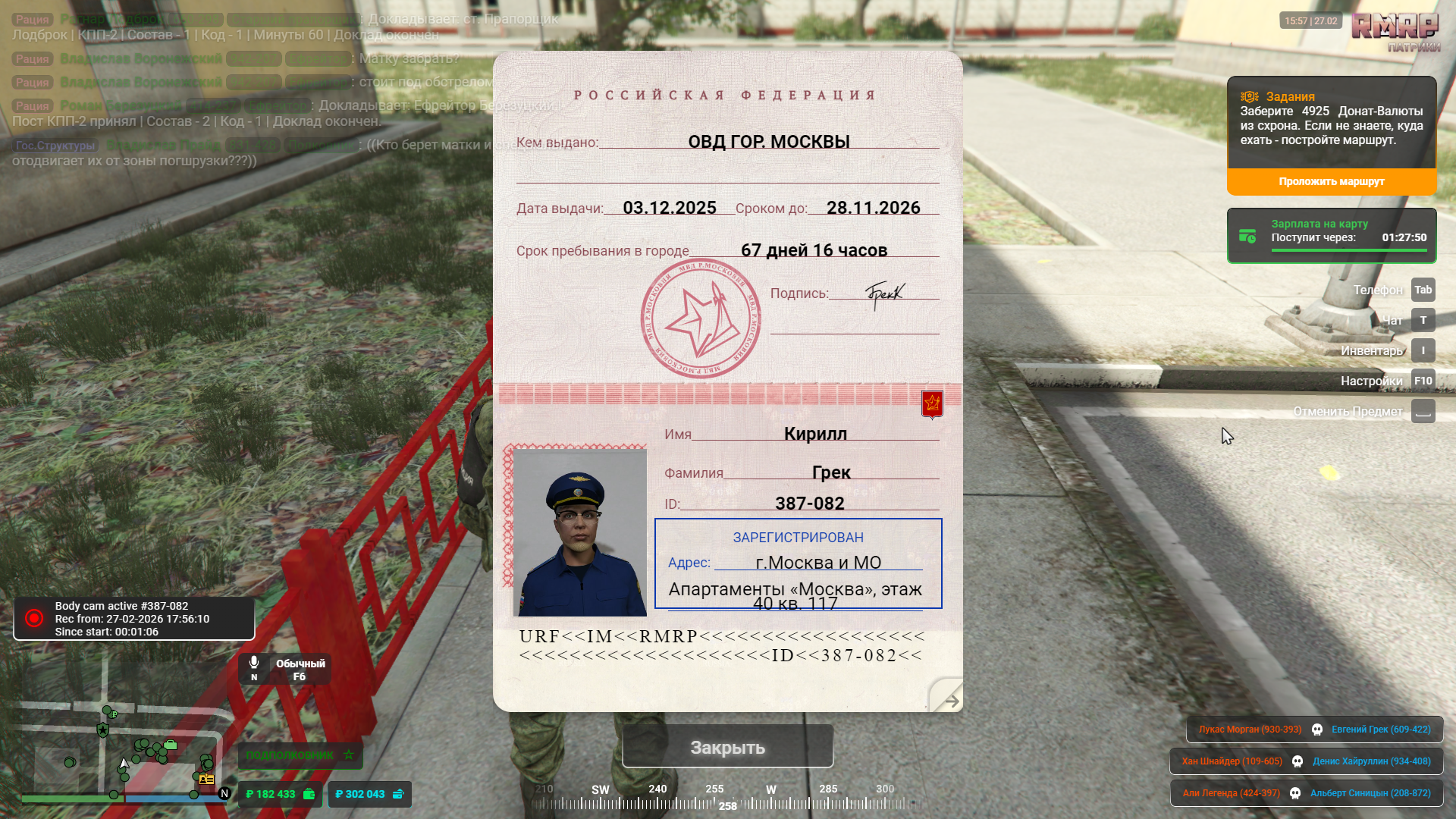Click the Body cam recording indicator
The height and width of the screenshot is (819, 1456).
coord(133,619)
